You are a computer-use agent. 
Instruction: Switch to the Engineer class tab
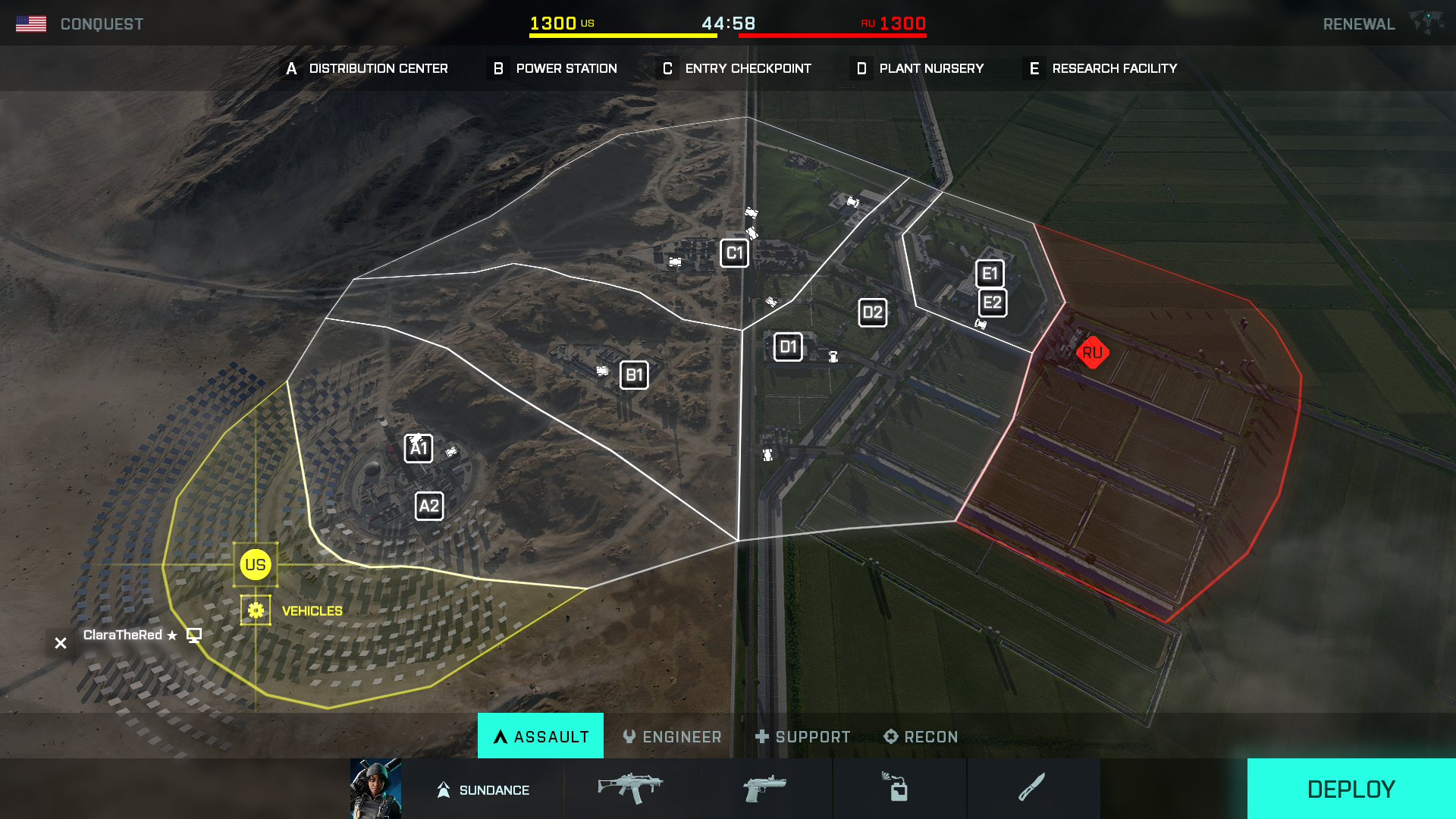pos(672,736)
